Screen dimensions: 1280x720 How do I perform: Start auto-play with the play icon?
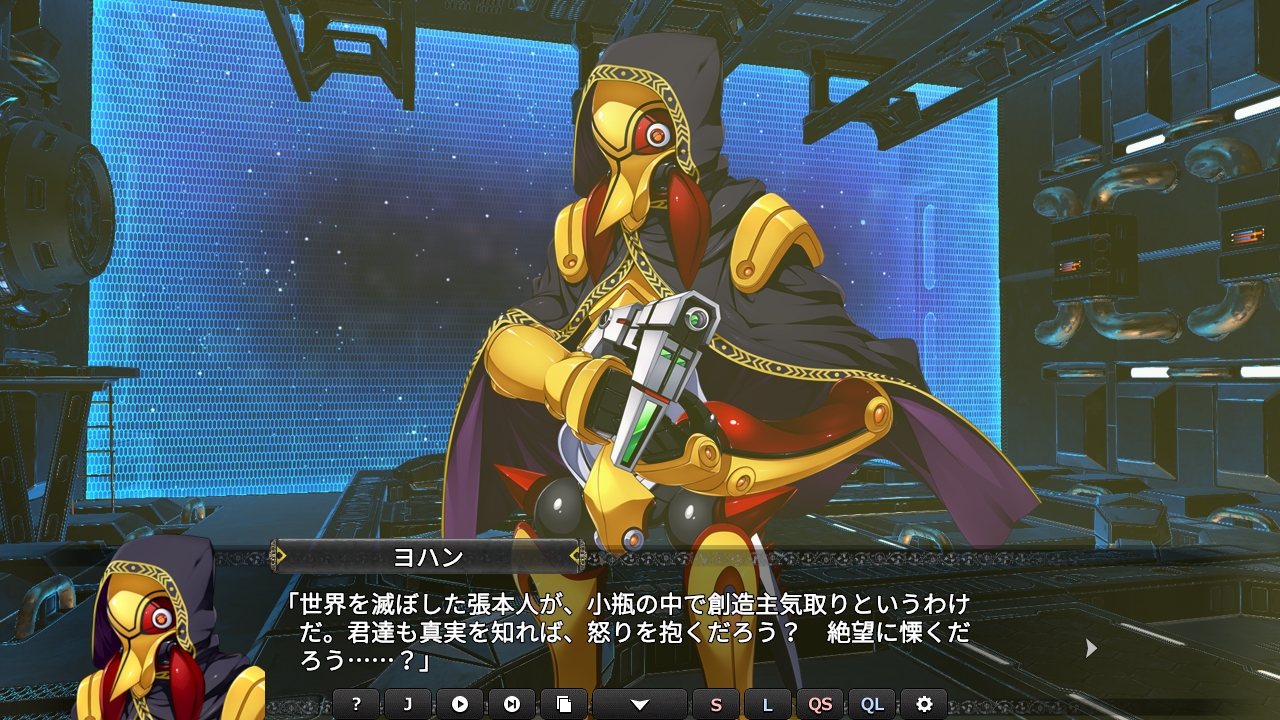(x=460, y=704)
